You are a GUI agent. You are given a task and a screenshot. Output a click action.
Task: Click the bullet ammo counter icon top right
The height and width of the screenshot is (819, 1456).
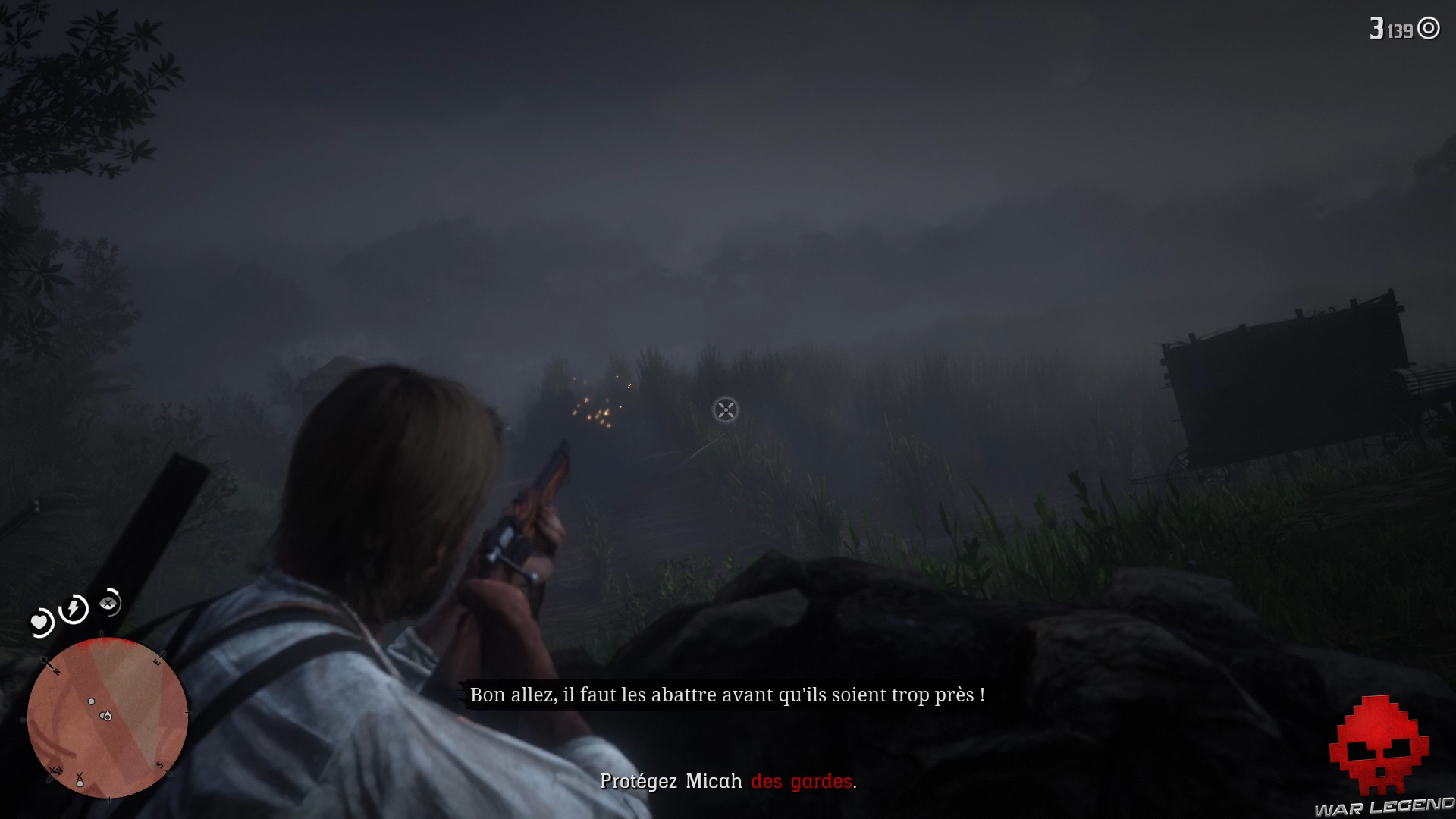click(x=1430, y=28)
